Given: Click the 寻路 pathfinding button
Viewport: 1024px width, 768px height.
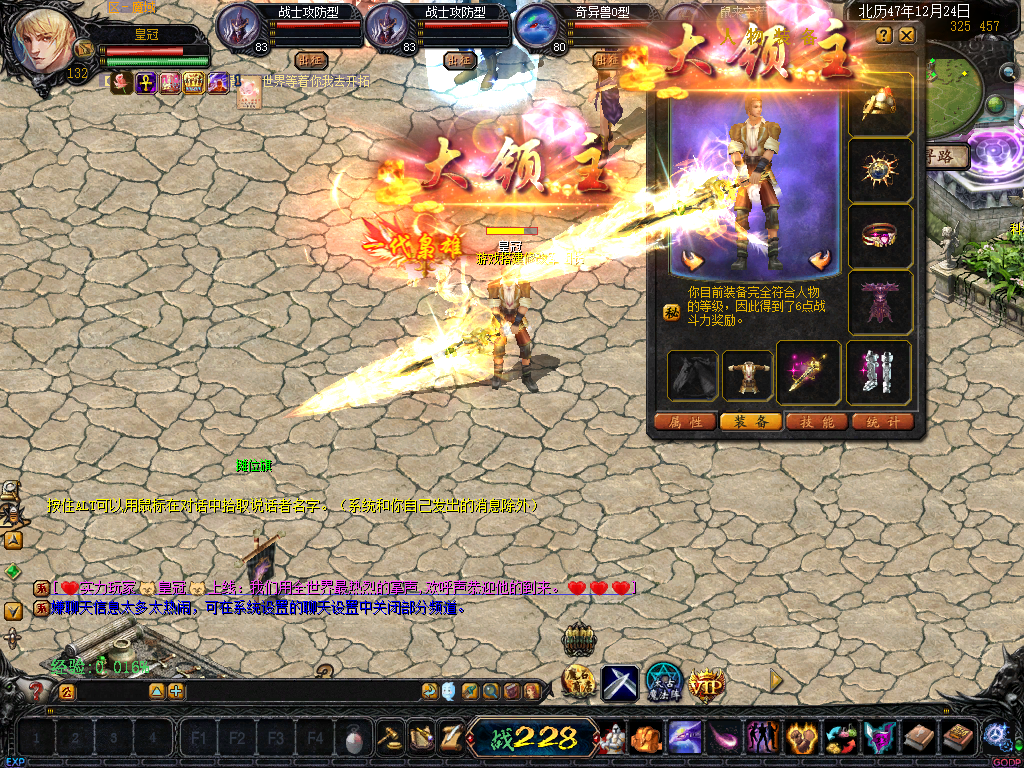Looking at the screenshot, I should click(948, 157).
